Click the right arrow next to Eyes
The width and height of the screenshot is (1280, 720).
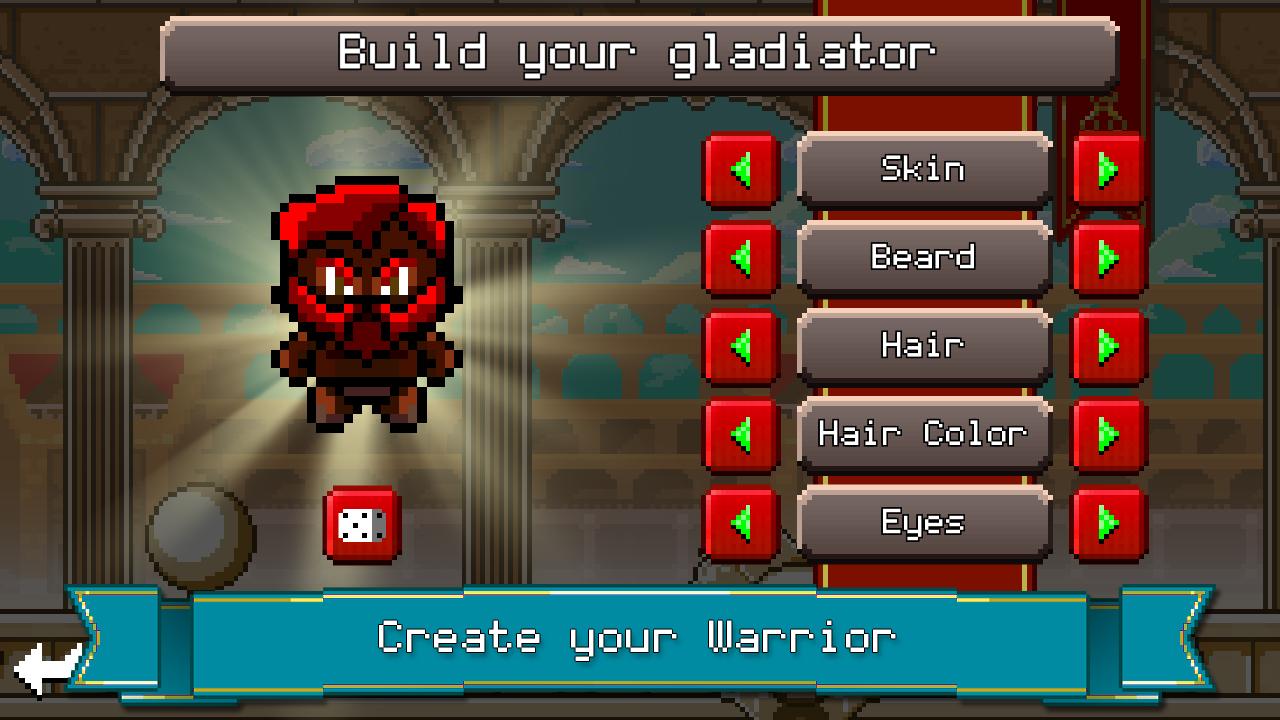1108,521
